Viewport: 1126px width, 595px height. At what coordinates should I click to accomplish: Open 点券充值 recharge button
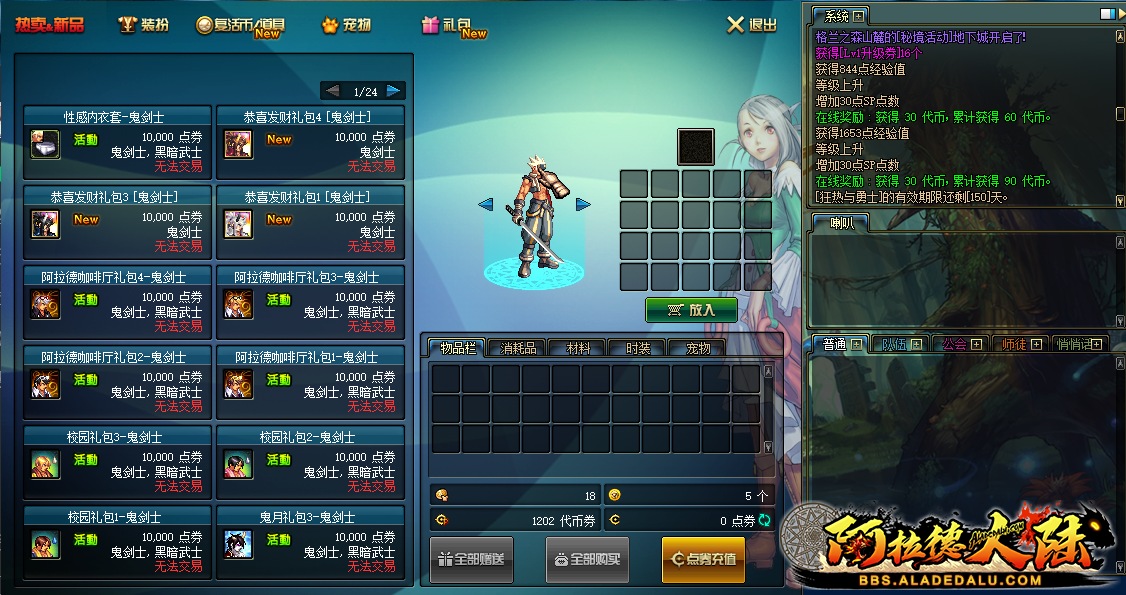[703, 559]
